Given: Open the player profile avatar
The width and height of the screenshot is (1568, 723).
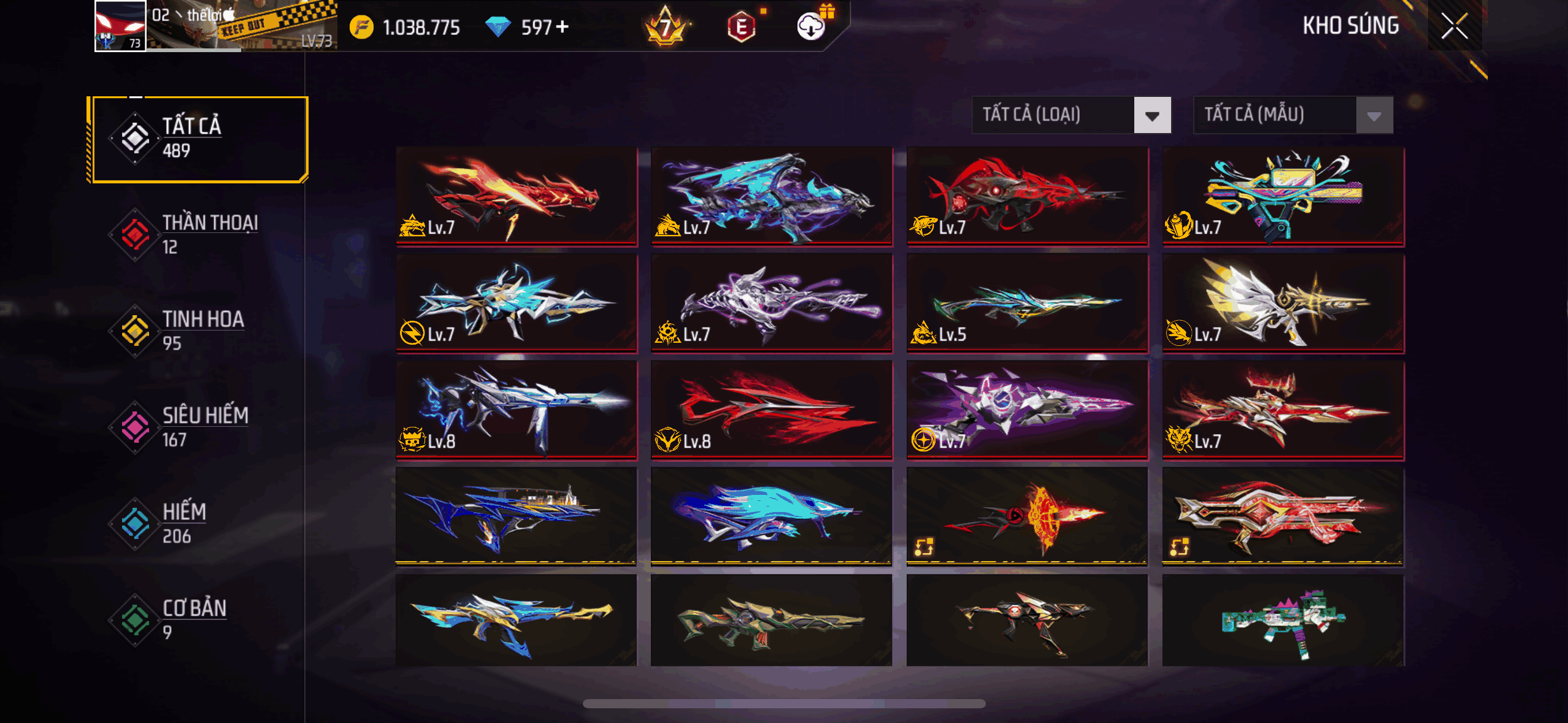Looking at the screenshot, I should pos(120,26).
